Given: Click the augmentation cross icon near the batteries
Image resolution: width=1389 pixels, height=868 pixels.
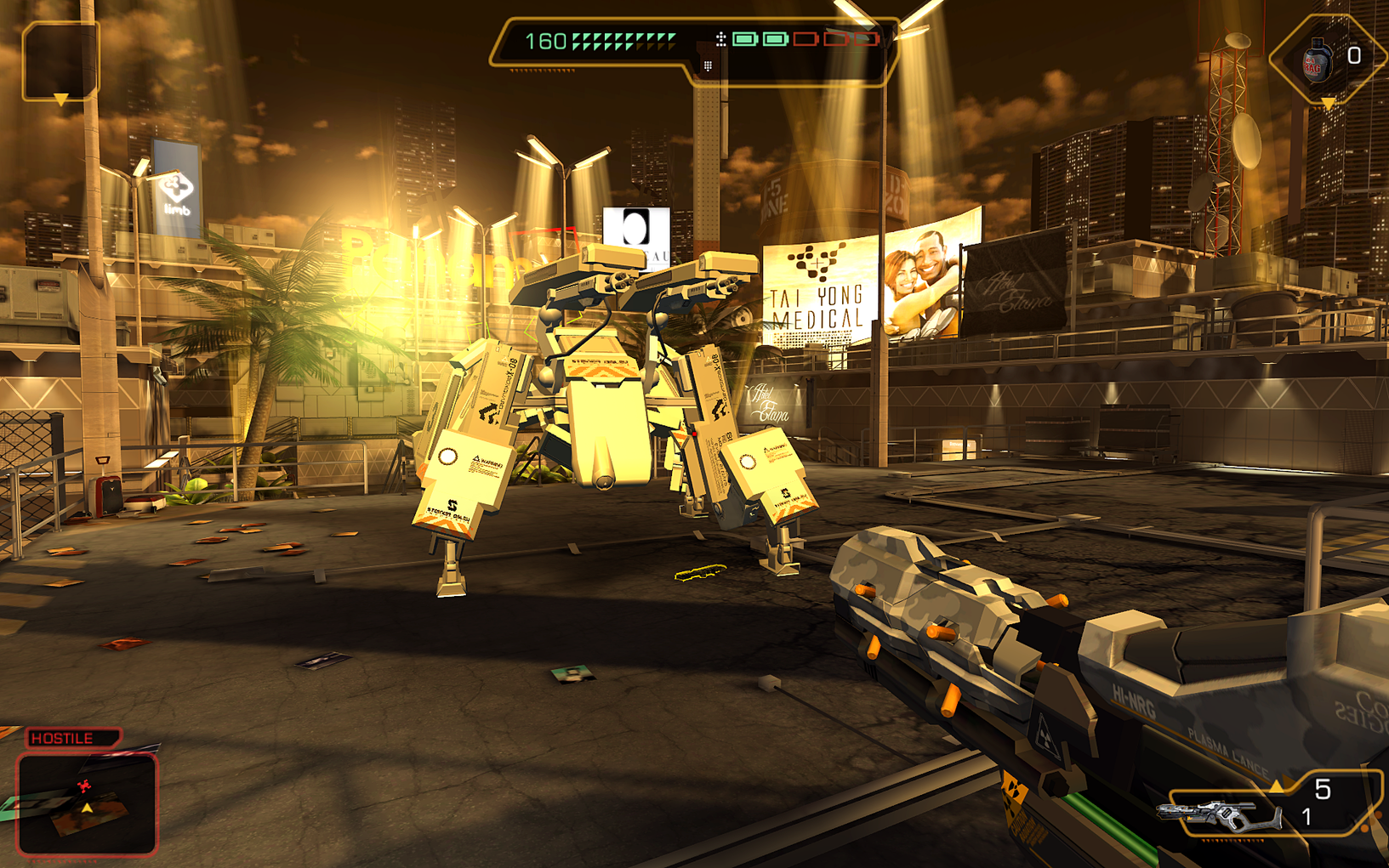Looking at the screenshot, I should click(721, 39).
